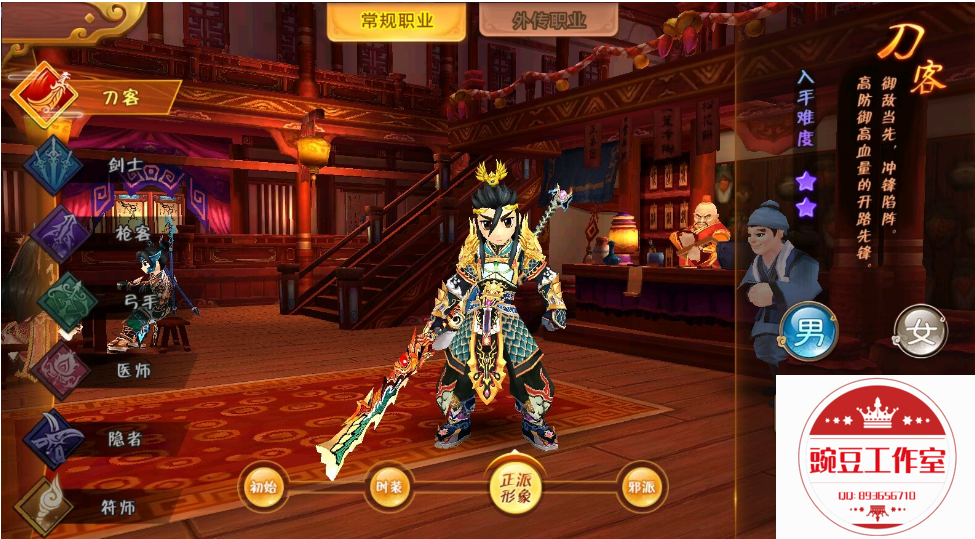Select the 刀客 class
This screenshot has height=539, width=975.
click(x=95, y=97)
